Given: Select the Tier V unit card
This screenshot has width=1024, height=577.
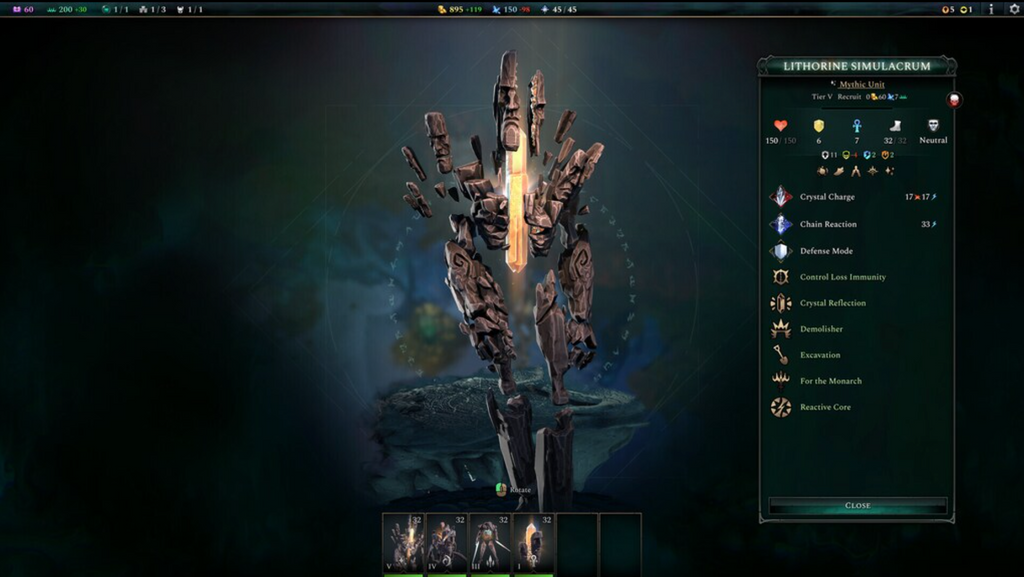Looking at the screenshot, I should pos(403,544).
